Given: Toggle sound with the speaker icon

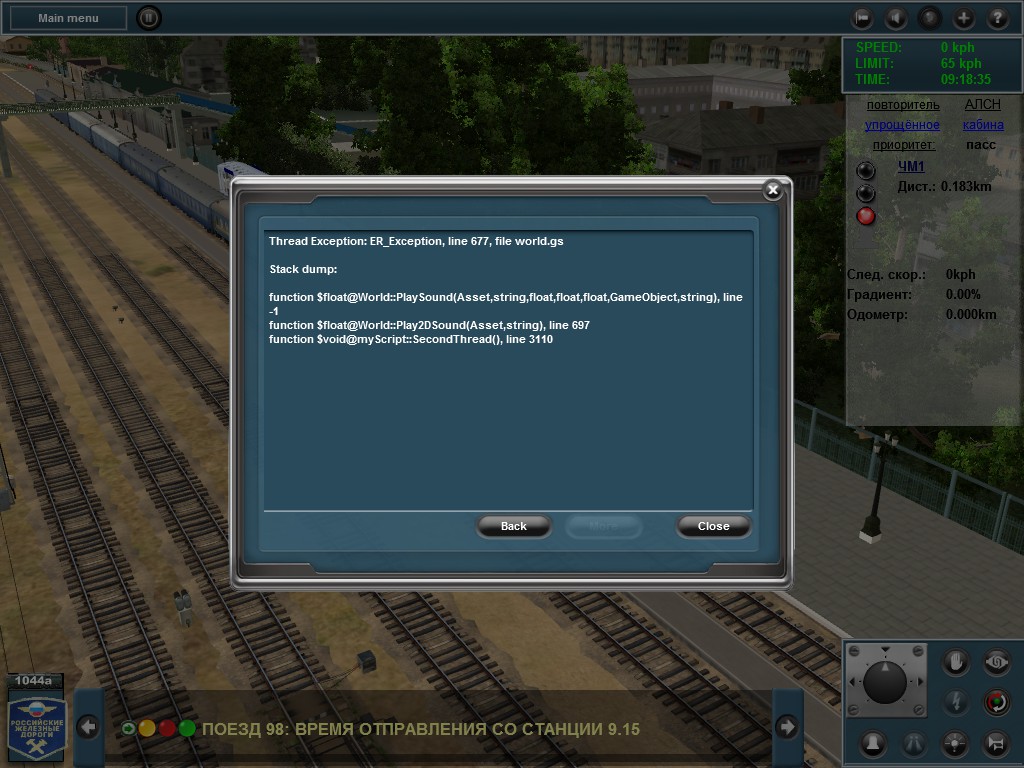Looking at the screenshot, I should pos(896,18).
